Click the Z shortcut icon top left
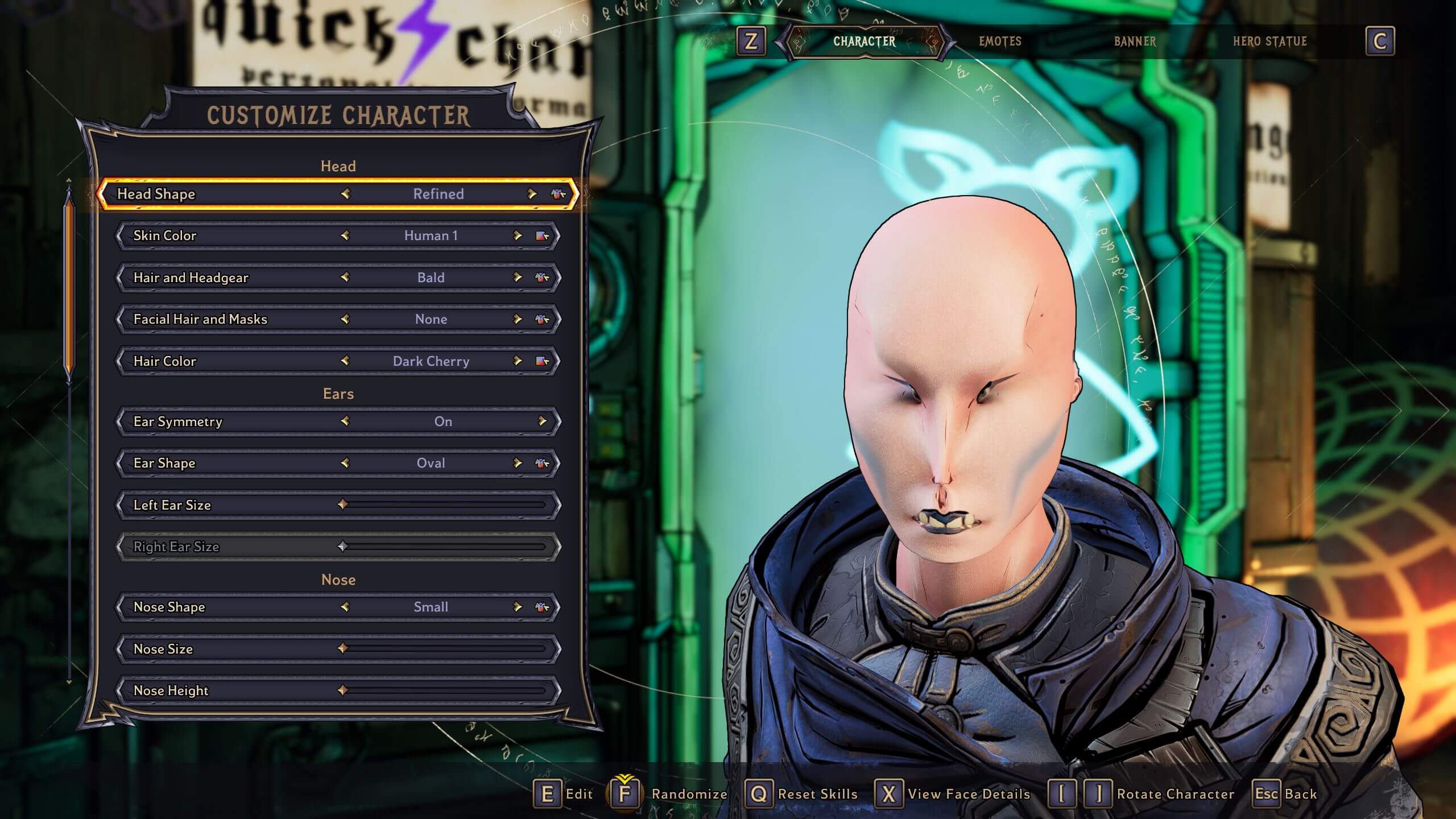The height and width of the screenshot is (819, 1456). (x=751, y=42)
